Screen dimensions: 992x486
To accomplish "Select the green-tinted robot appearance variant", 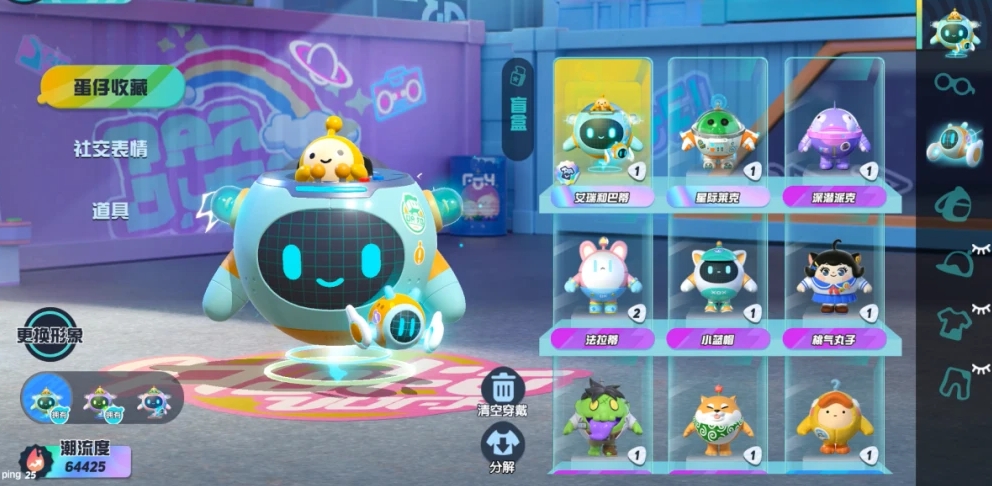I will tap(100, 400).
